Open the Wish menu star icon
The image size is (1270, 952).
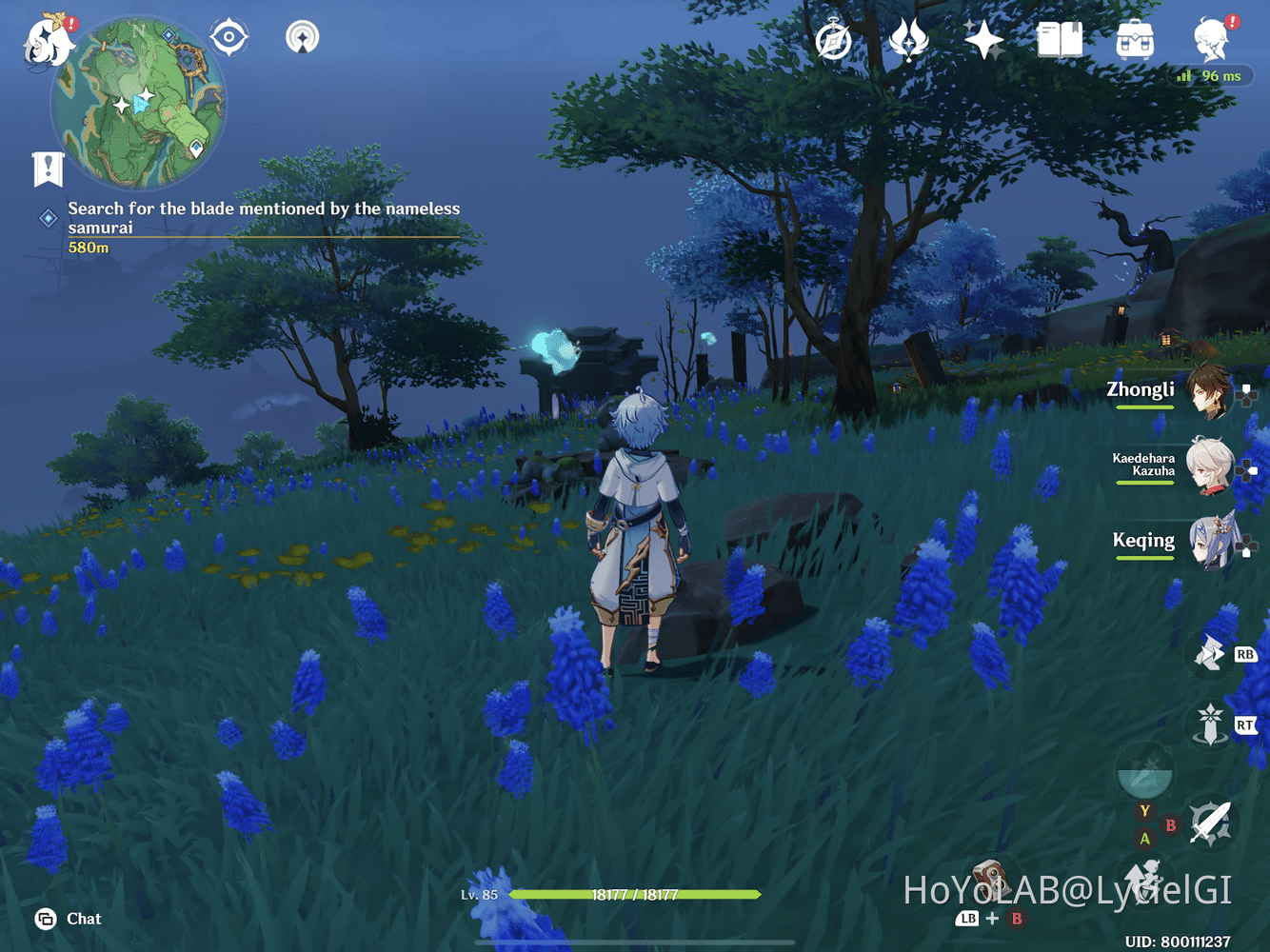tap(982, 40)
